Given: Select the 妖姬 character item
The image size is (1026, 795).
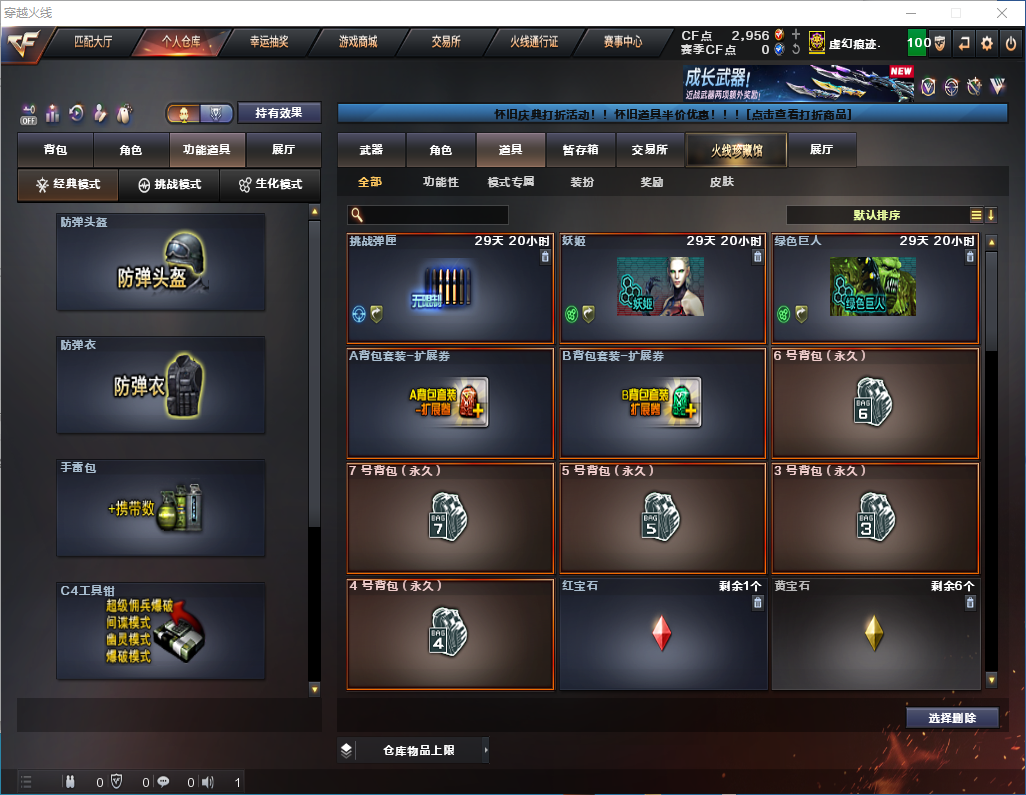Looking at the screenshot, I should pos(662,289).
